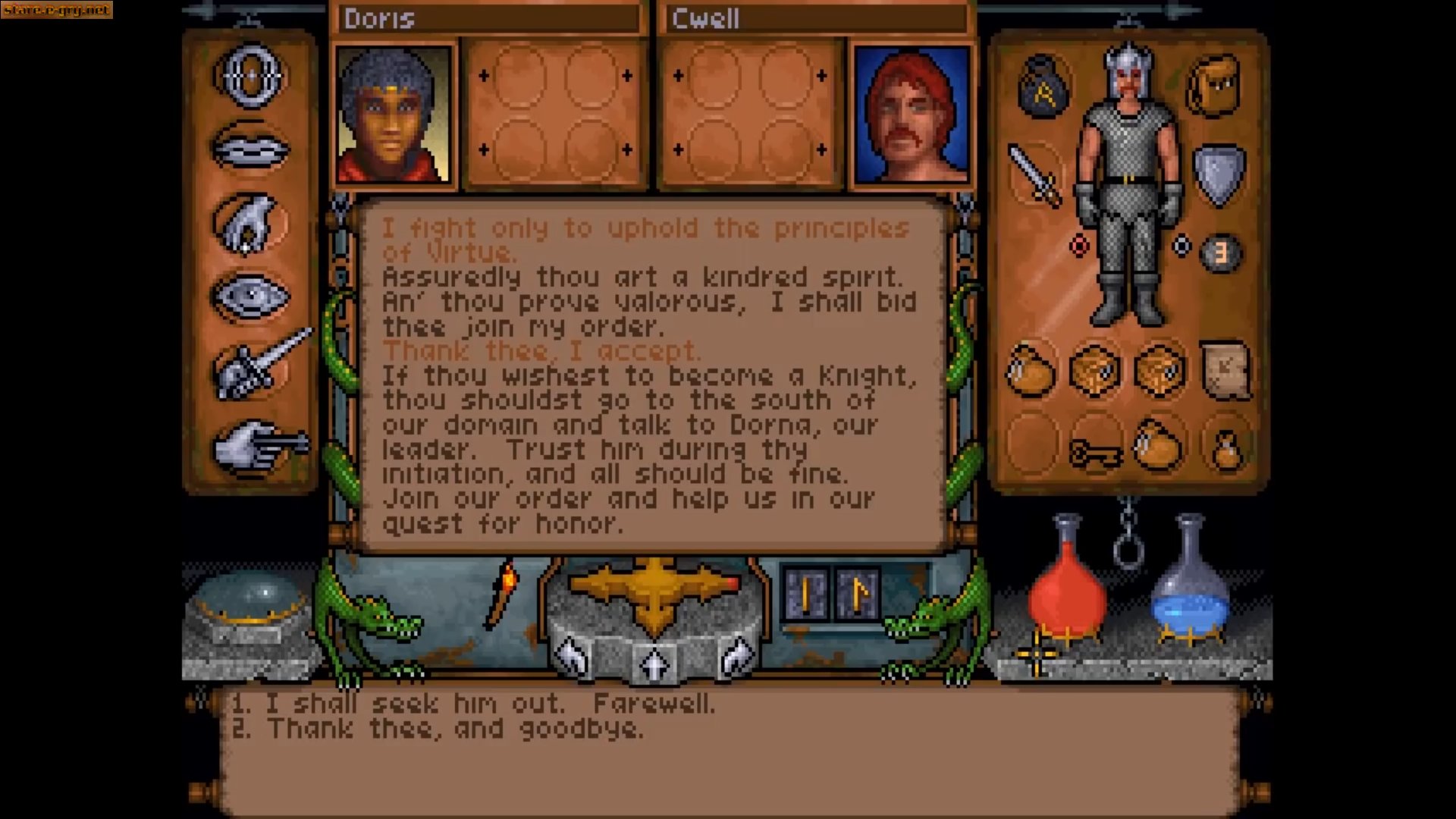Select the Talk lips icon
This screenshot has height=819, width=1456.
coord(250,148)
